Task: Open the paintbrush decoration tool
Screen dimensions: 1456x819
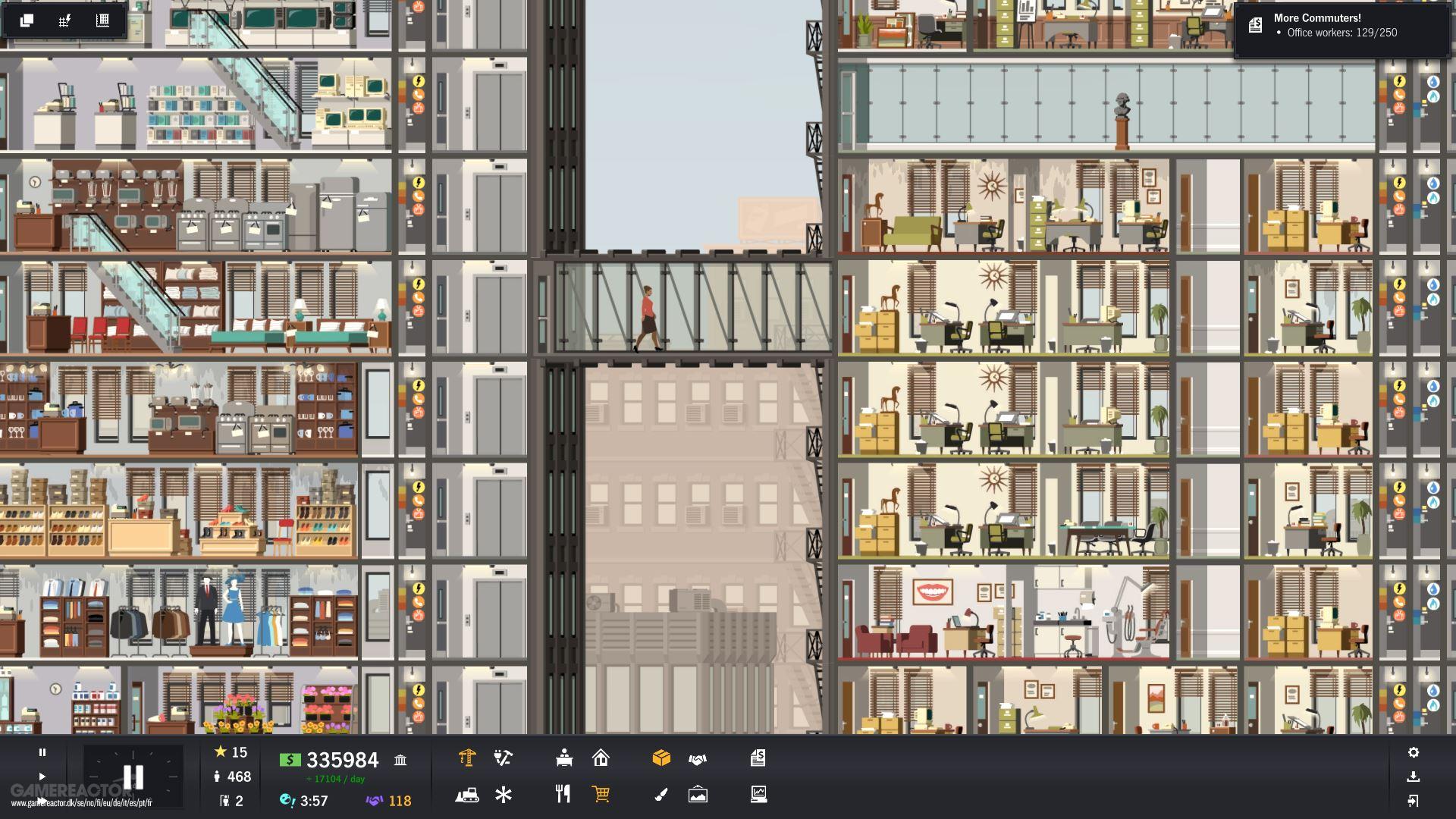Action: point(661,795)
